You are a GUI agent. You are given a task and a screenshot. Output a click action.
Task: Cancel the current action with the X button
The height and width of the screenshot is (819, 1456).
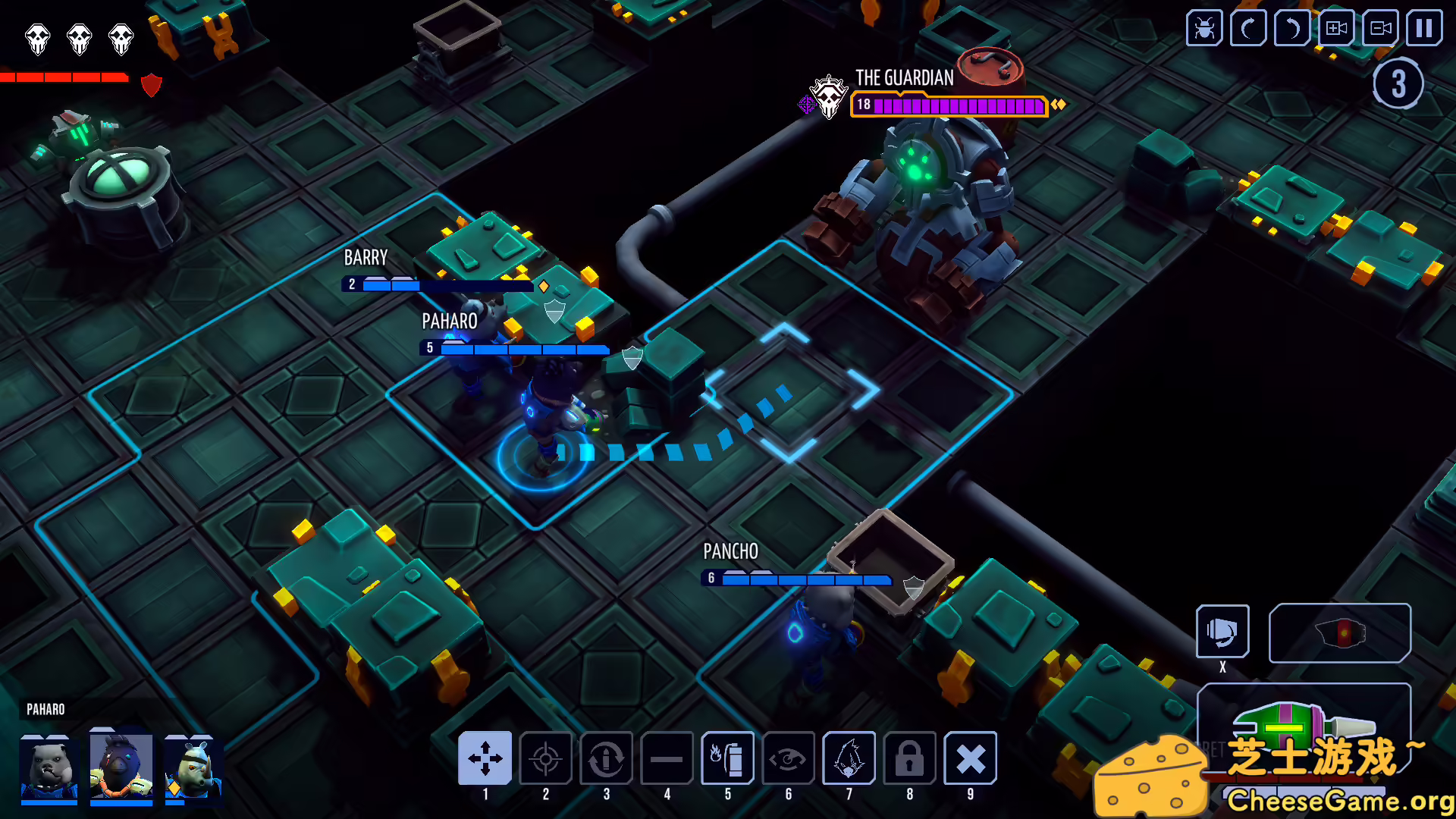971,758
